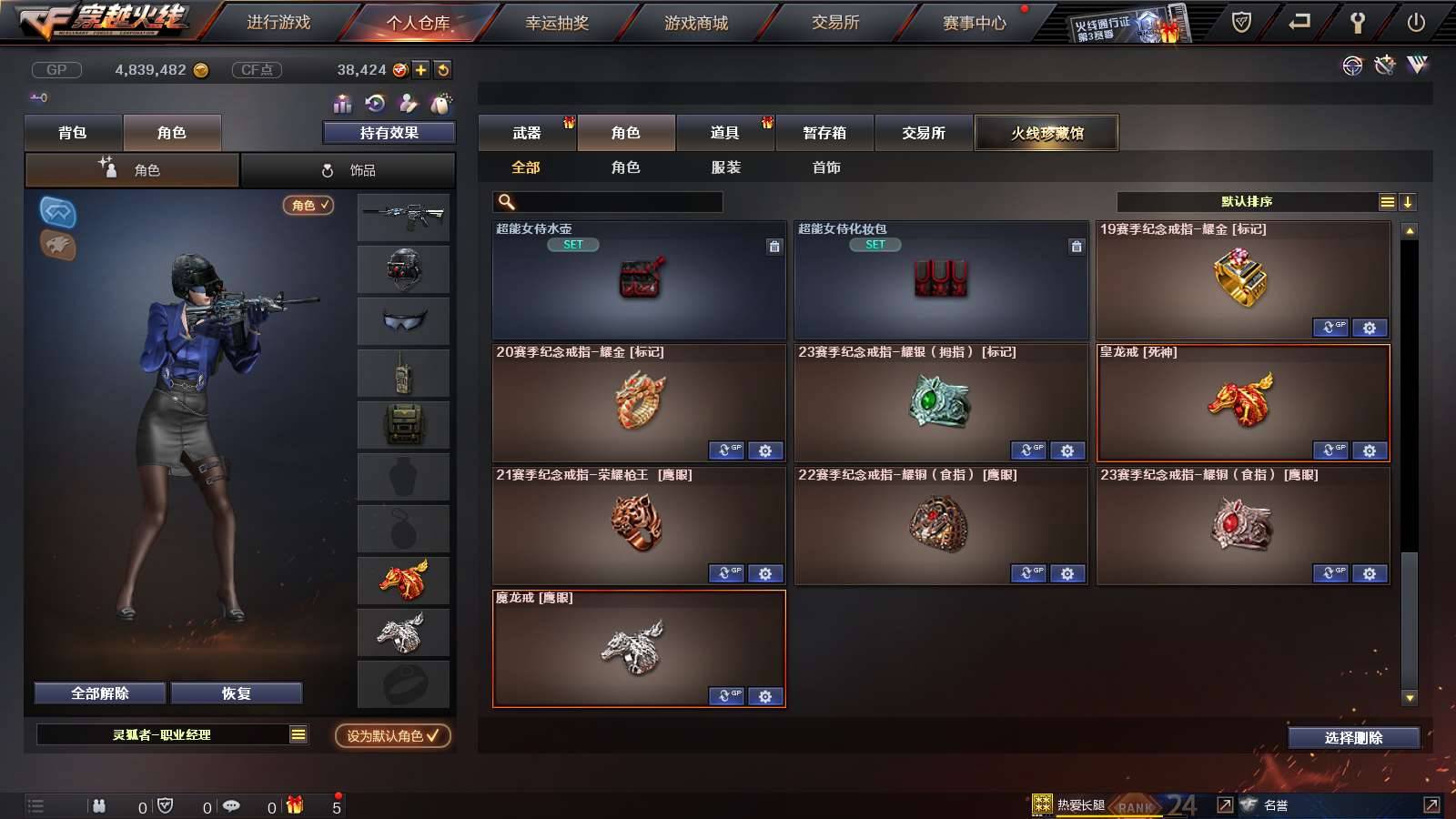
Task: Click the trash icon on 超能女侍水壶 card
Action: click(773, 246)
